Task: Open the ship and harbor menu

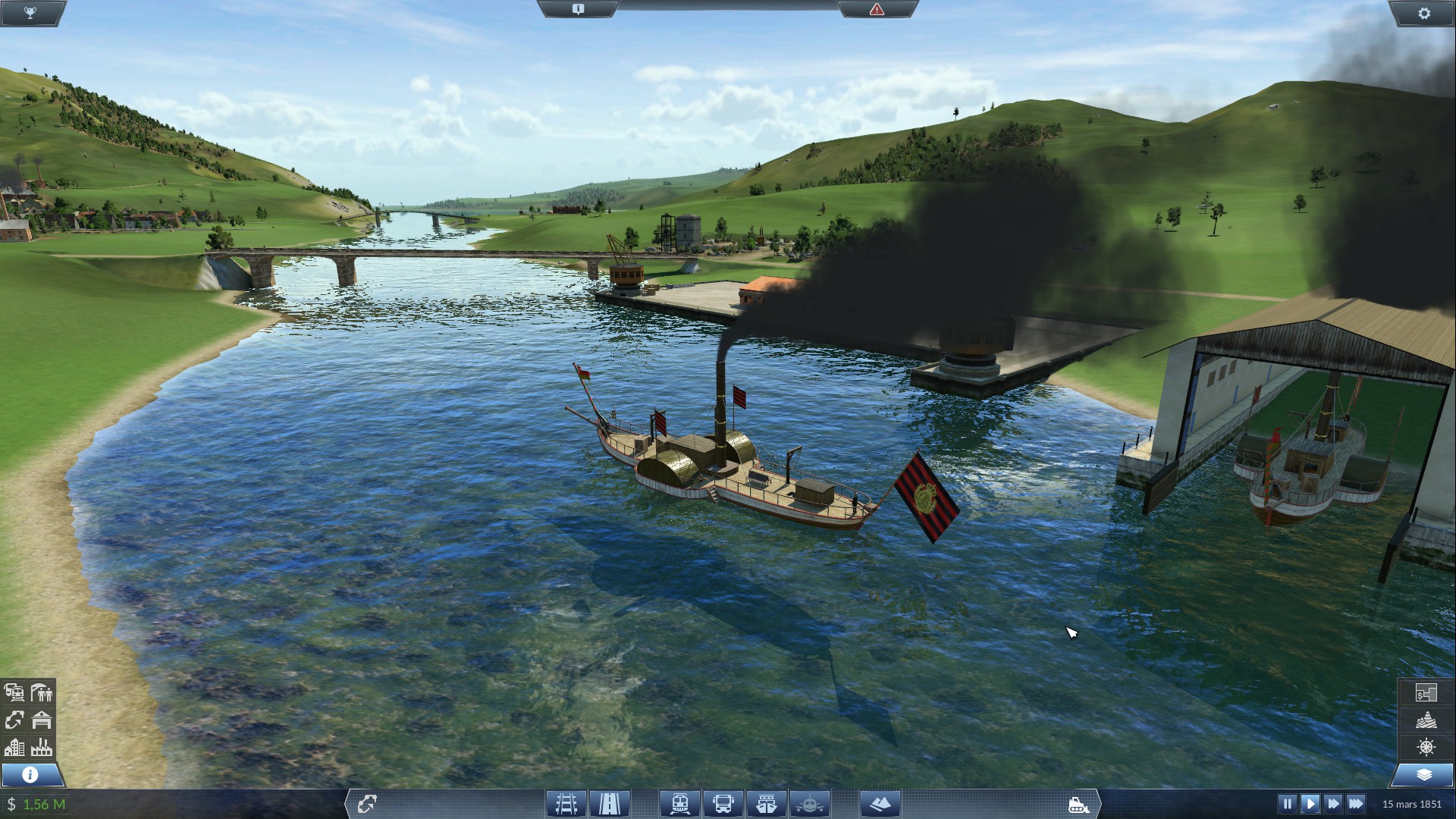Action: 766,803
